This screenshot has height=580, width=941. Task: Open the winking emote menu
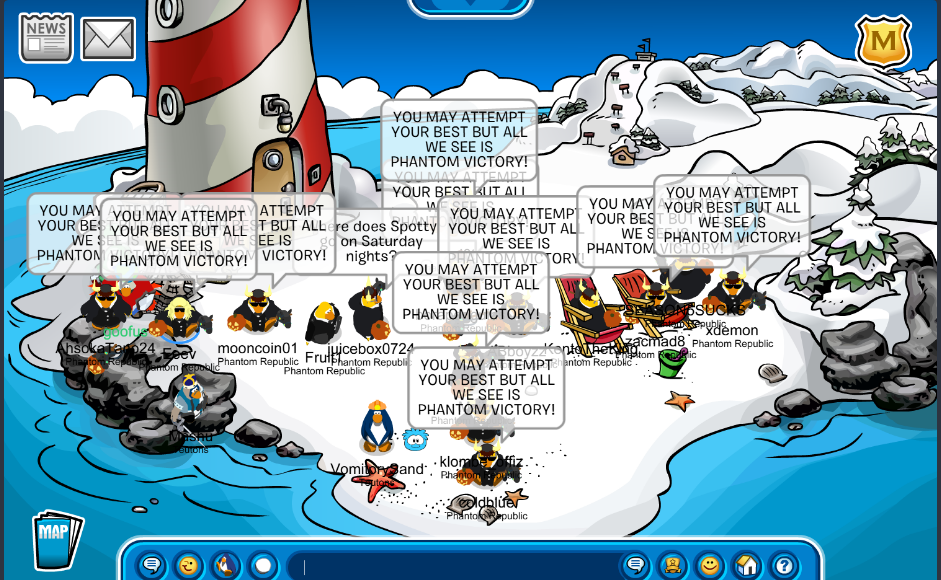tap(188, 566)
